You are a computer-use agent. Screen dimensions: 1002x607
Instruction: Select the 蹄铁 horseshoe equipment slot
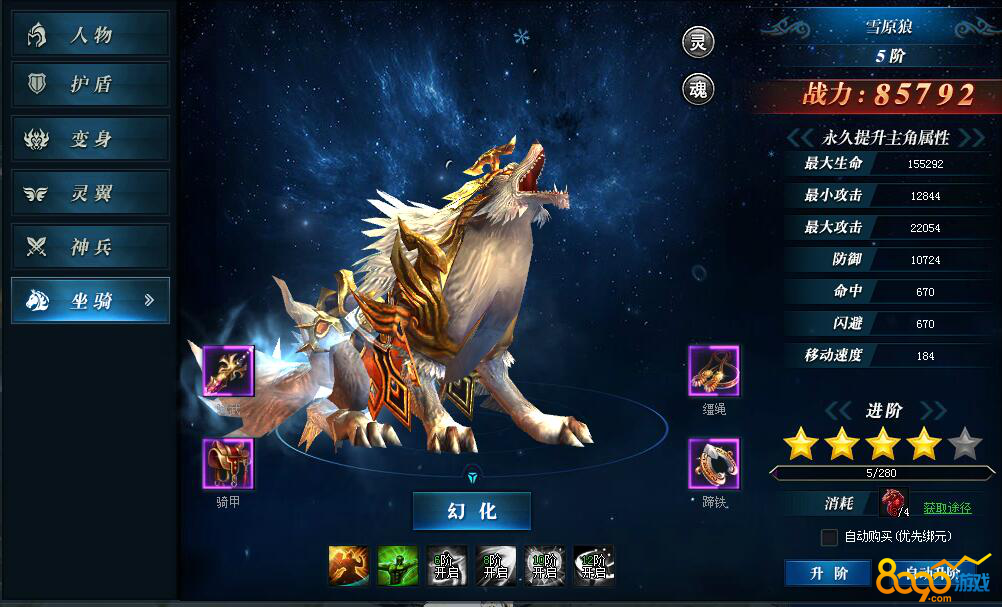click(713, 464)
